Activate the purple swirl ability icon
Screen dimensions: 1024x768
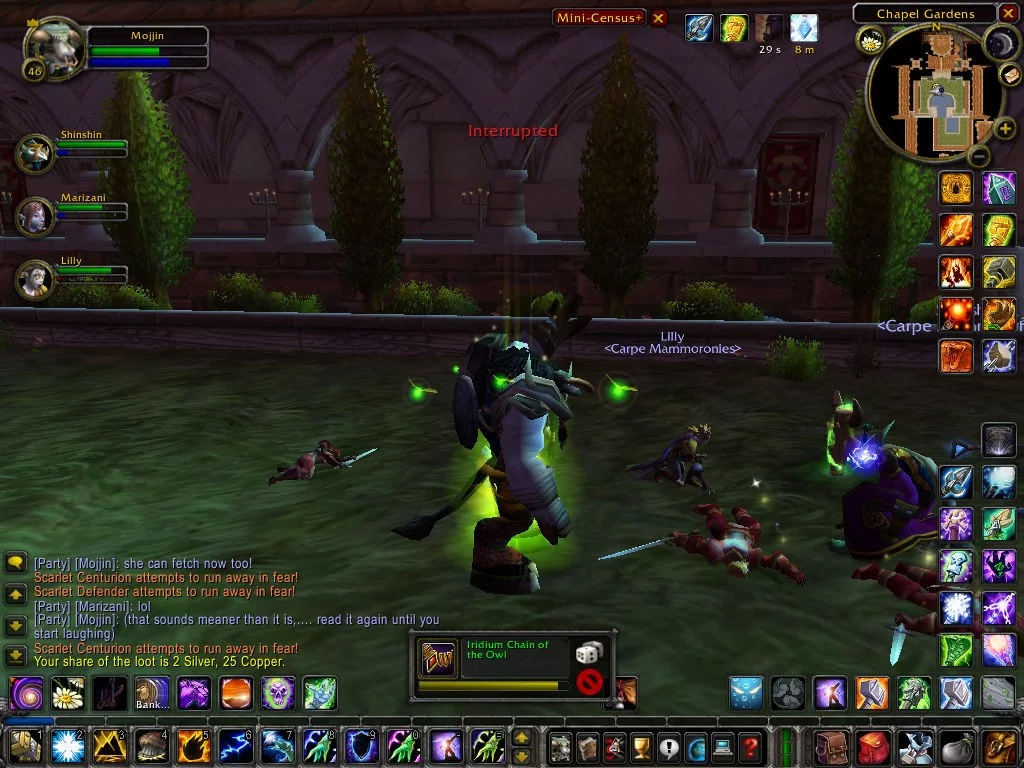tap(25, 692)
